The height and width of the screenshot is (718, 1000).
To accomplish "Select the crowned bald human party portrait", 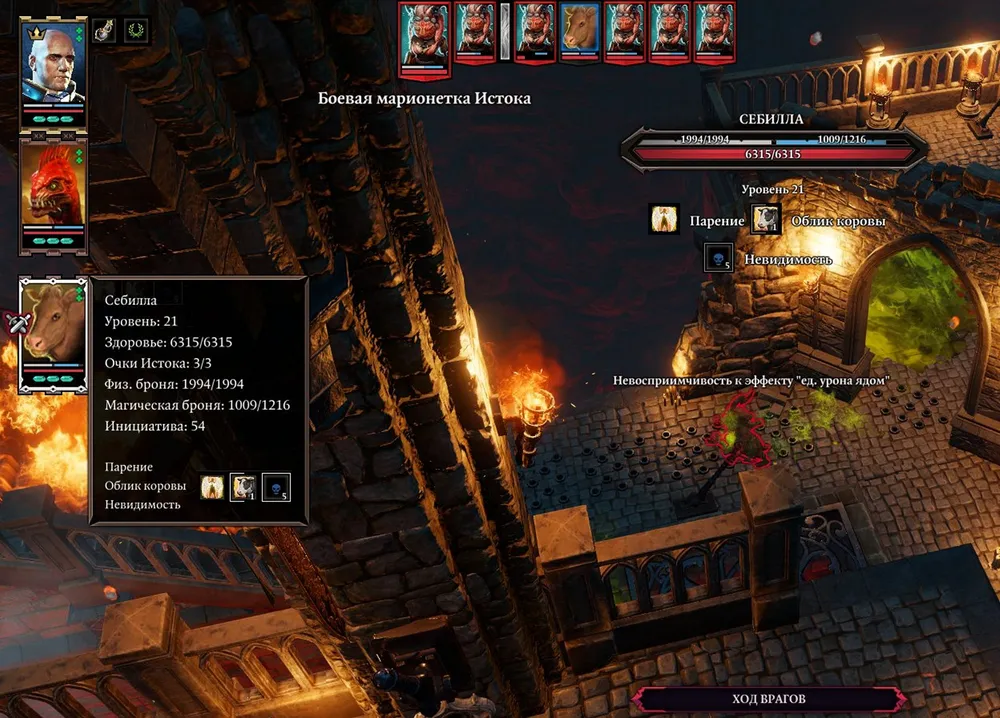I will [x=53, y=66].
